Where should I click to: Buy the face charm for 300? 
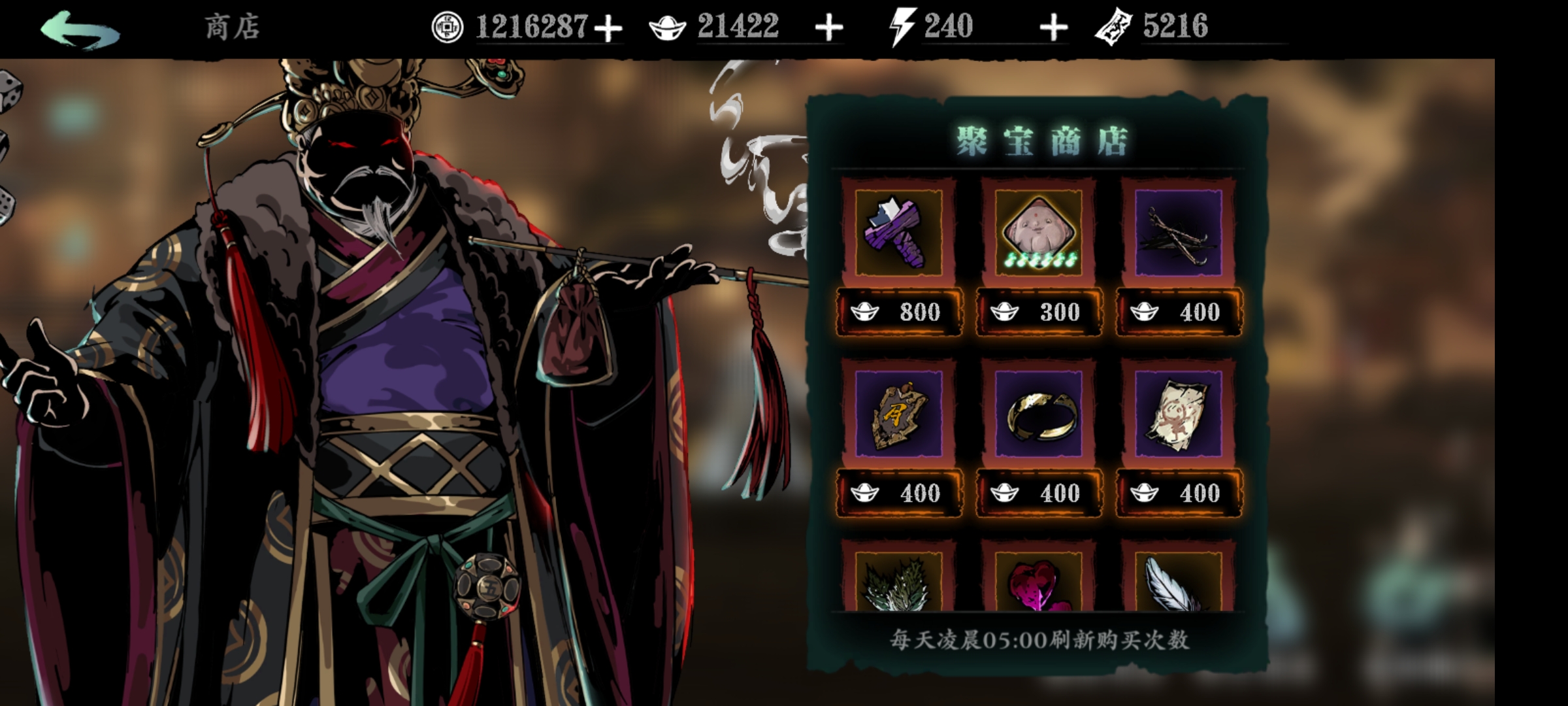click(1039, 312)
